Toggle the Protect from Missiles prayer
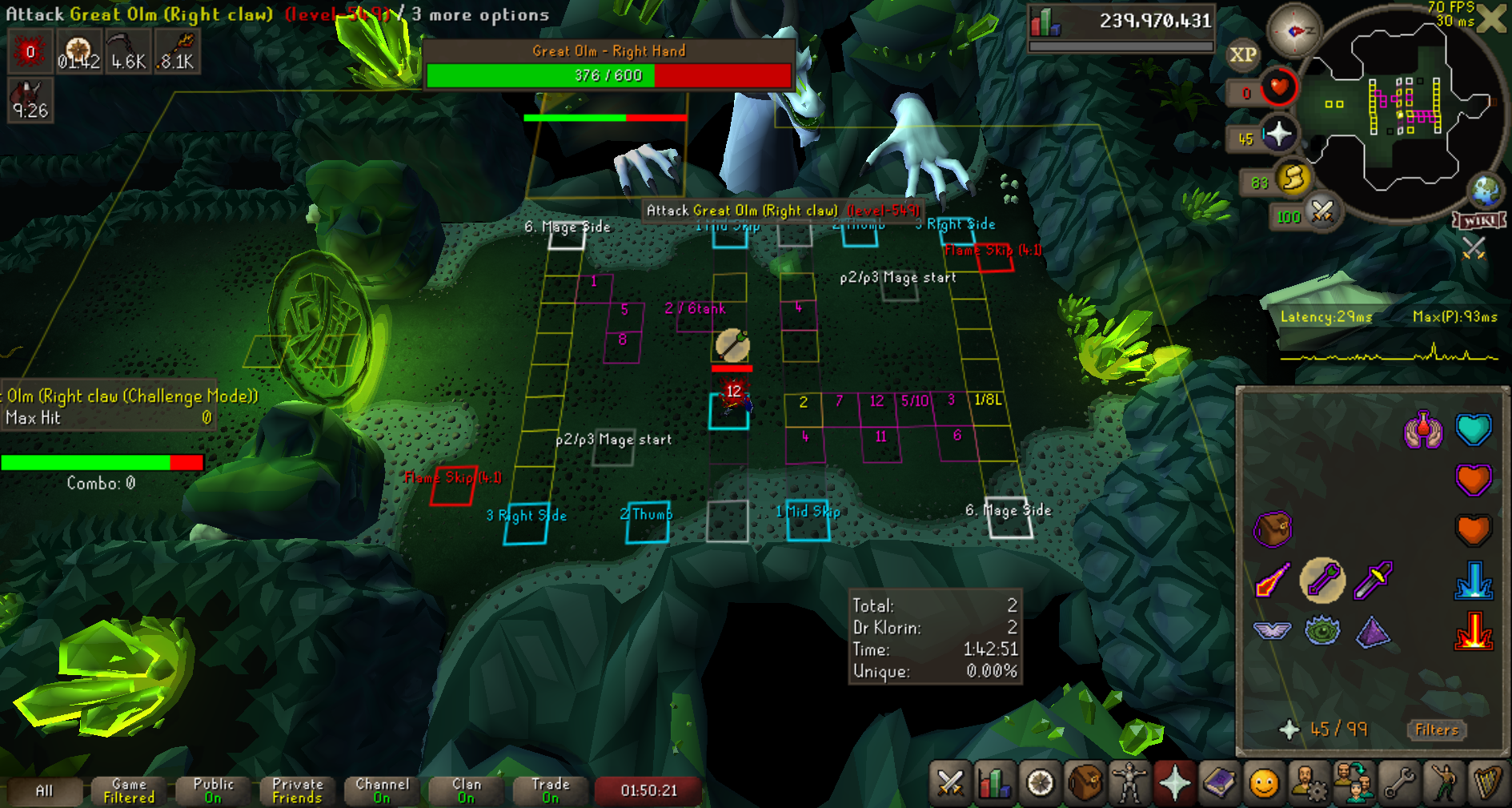The width and height of the screenshot is (1512, 808). tap(1323, 580)
